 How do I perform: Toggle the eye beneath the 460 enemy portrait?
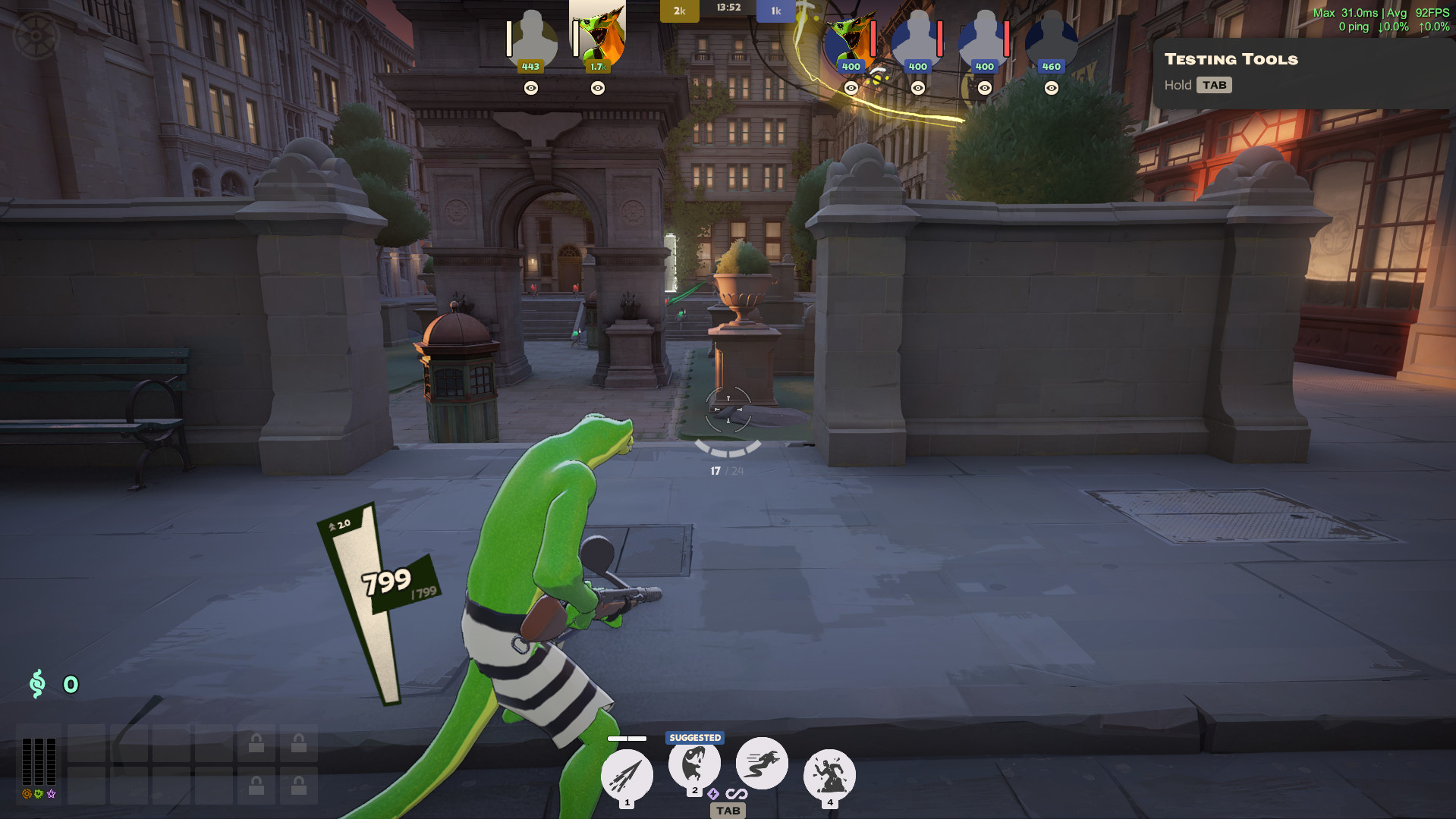pyautogui.click(x=1051, y=88)
